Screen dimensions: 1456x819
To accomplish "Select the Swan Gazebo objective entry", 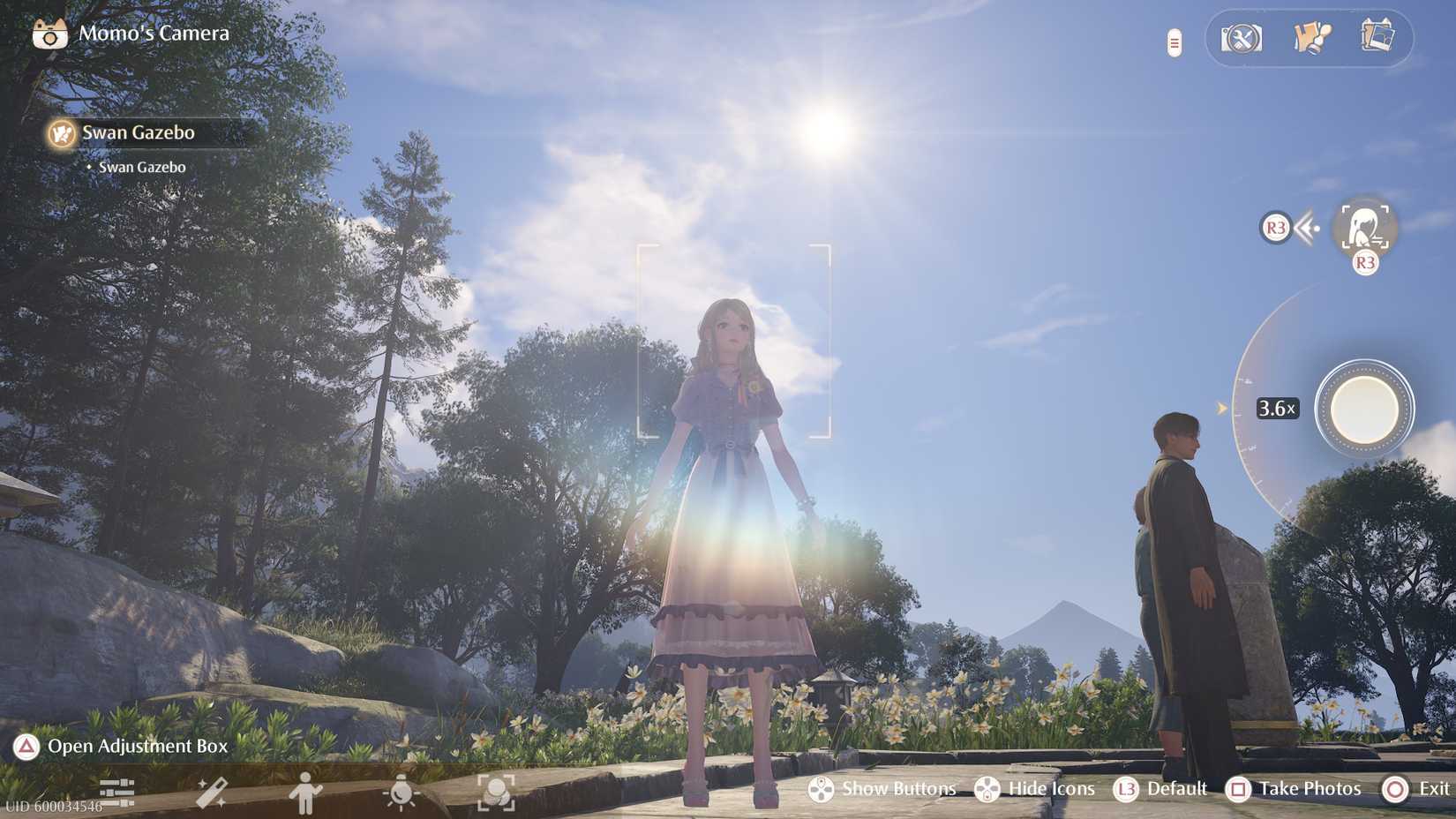I will 141,166.
